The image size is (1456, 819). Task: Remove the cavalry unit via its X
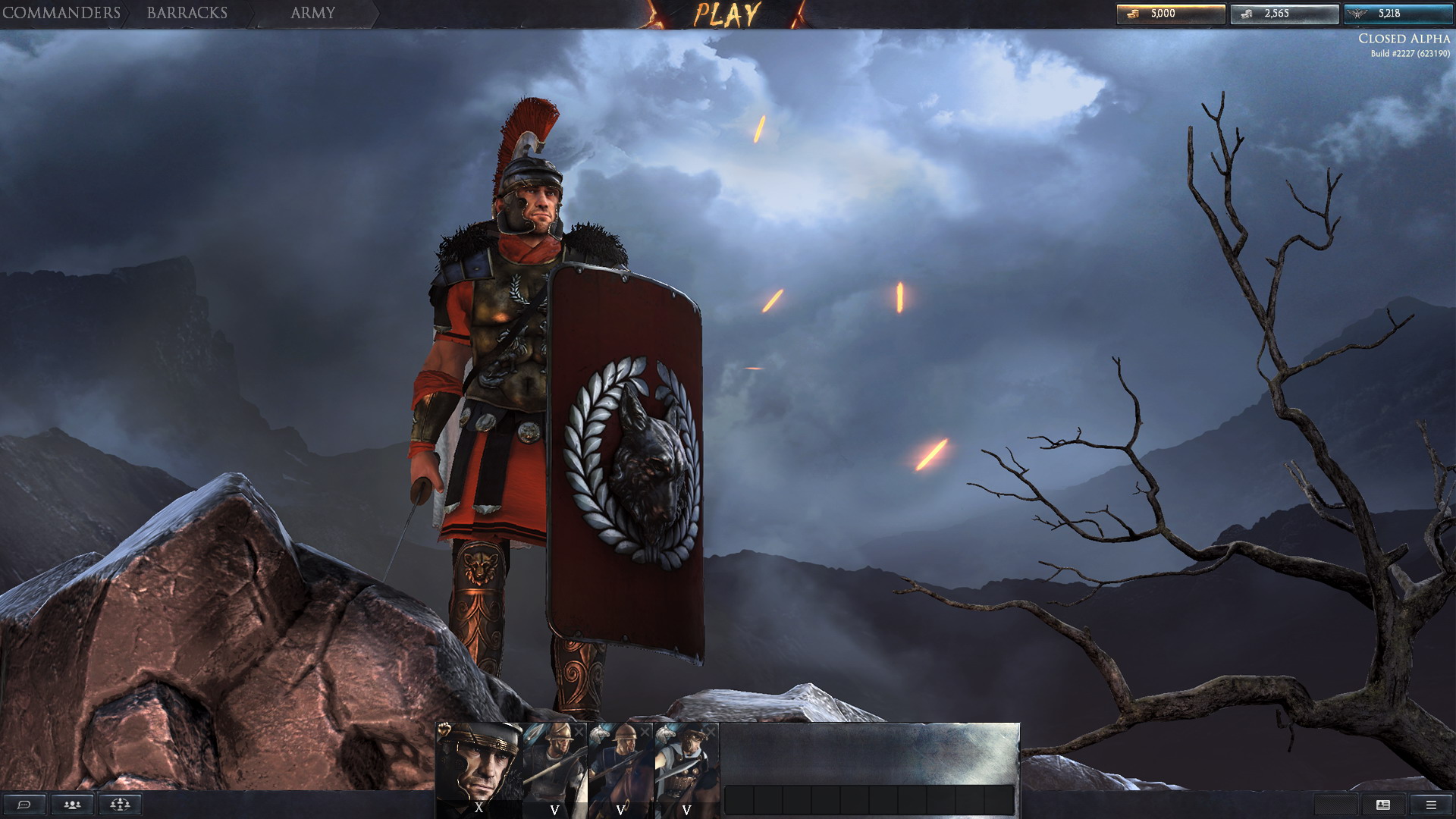point(645,730)
